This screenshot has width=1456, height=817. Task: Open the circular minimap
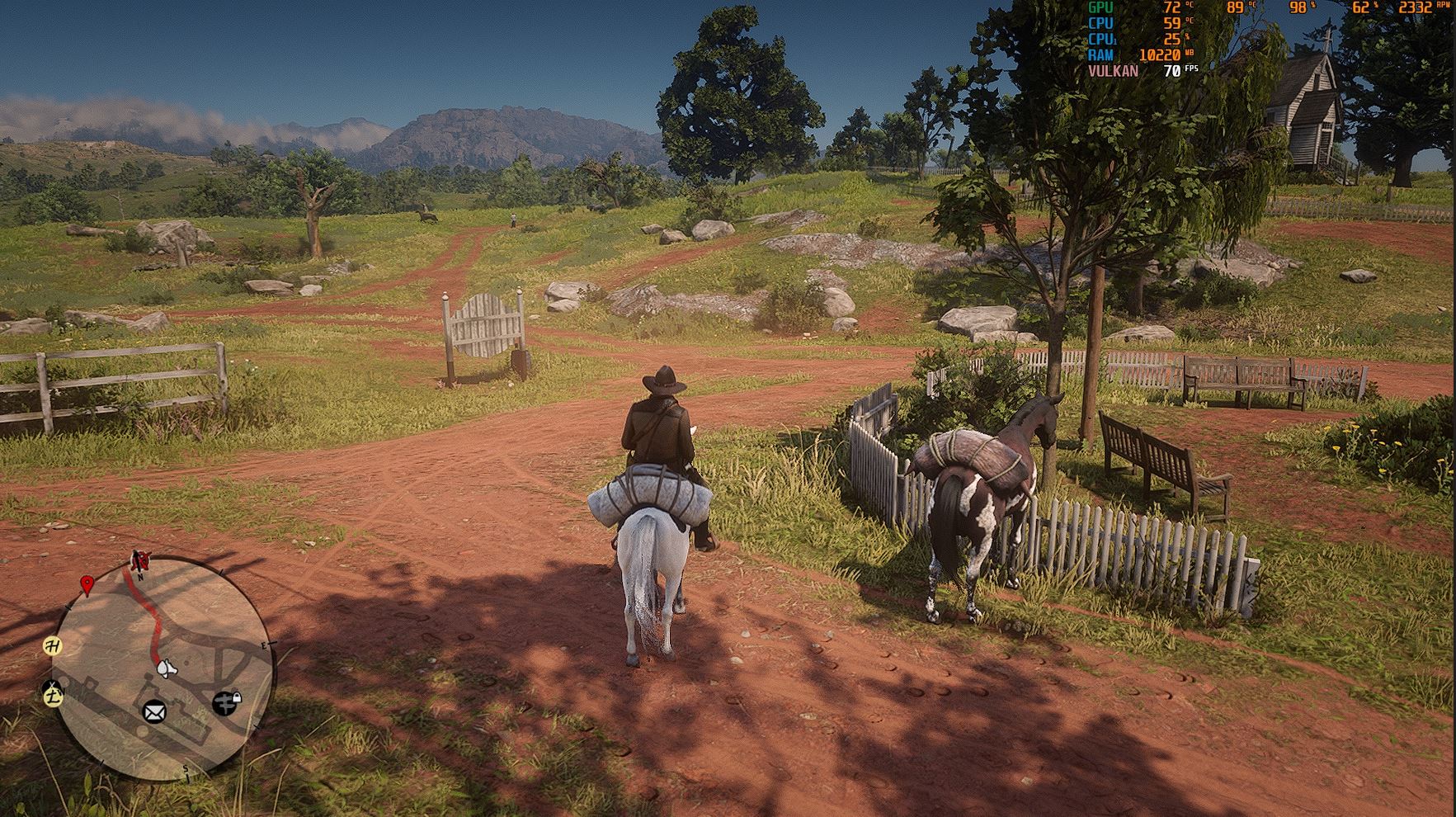(x=163, y=668)
